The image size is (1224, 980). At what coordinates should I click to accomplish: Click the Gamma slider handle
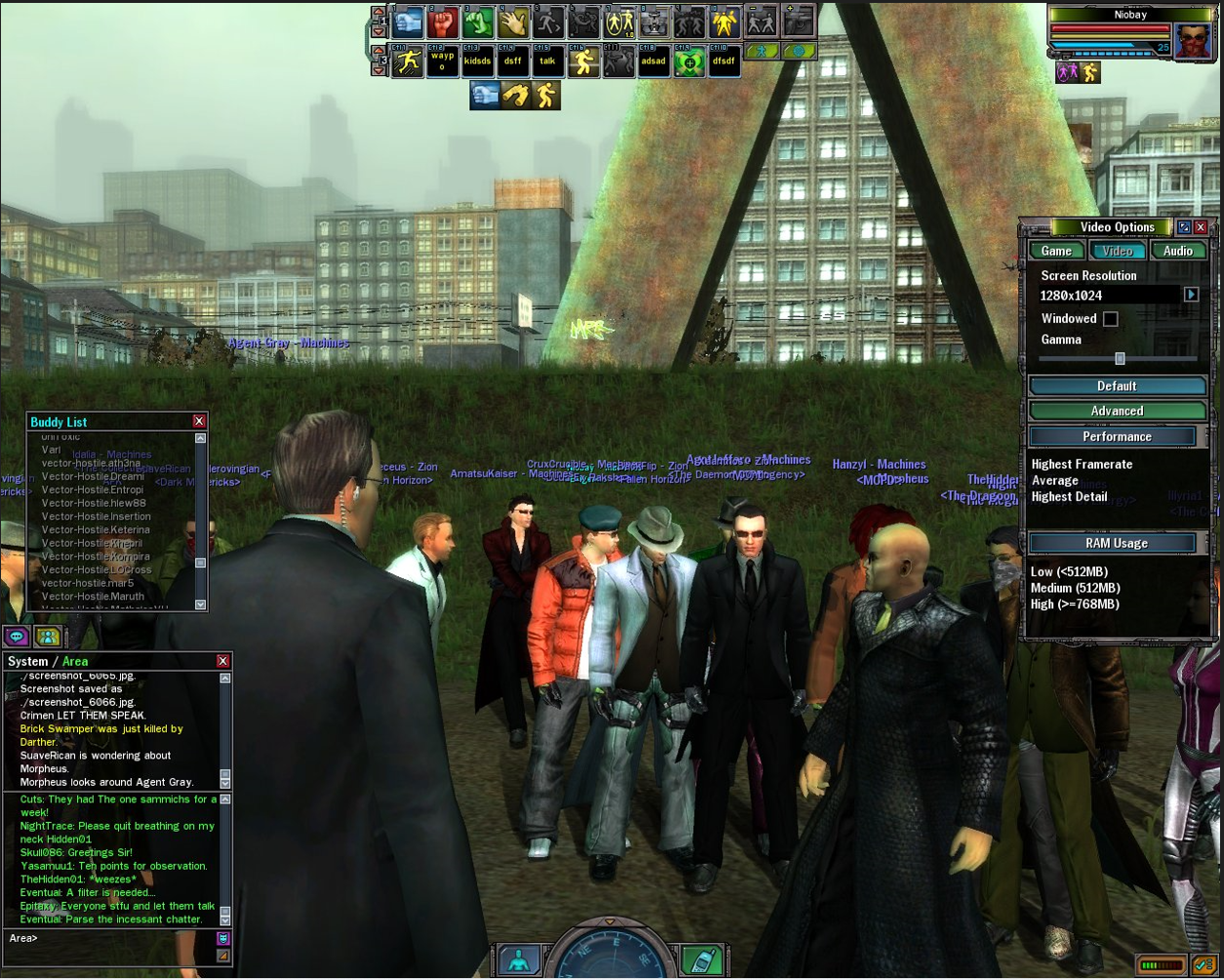[1120, 359]
